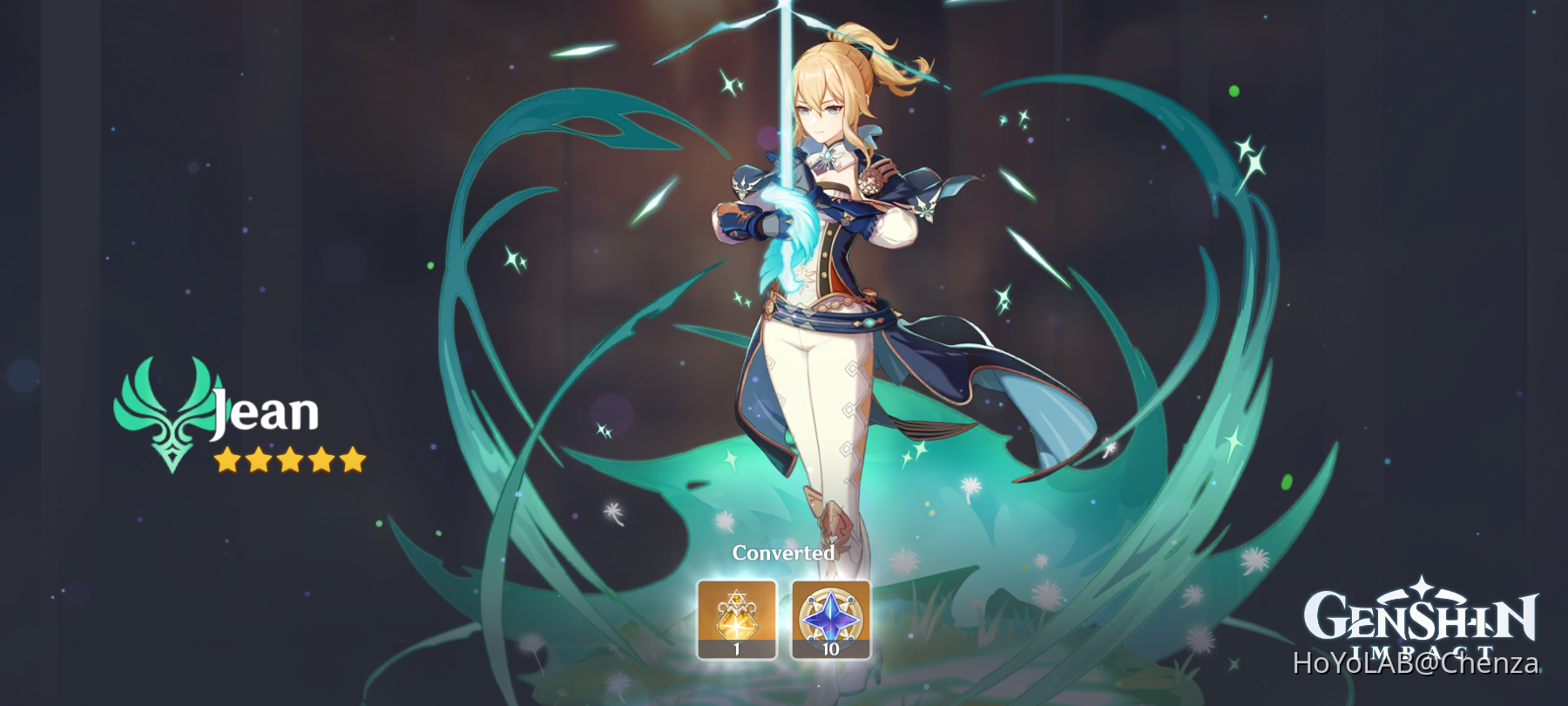Click the fourth rarity star
Viewport: 1568px width, 706px height.
(x=320, y=459)
